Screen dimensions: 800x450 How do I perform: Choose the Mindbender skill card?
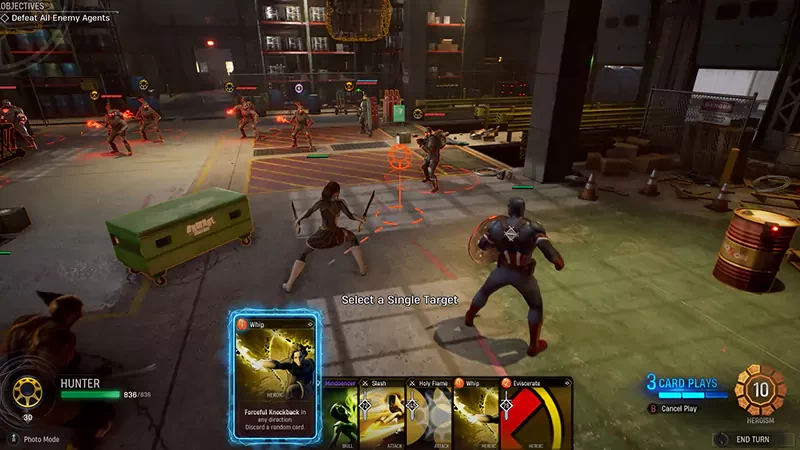339,415
